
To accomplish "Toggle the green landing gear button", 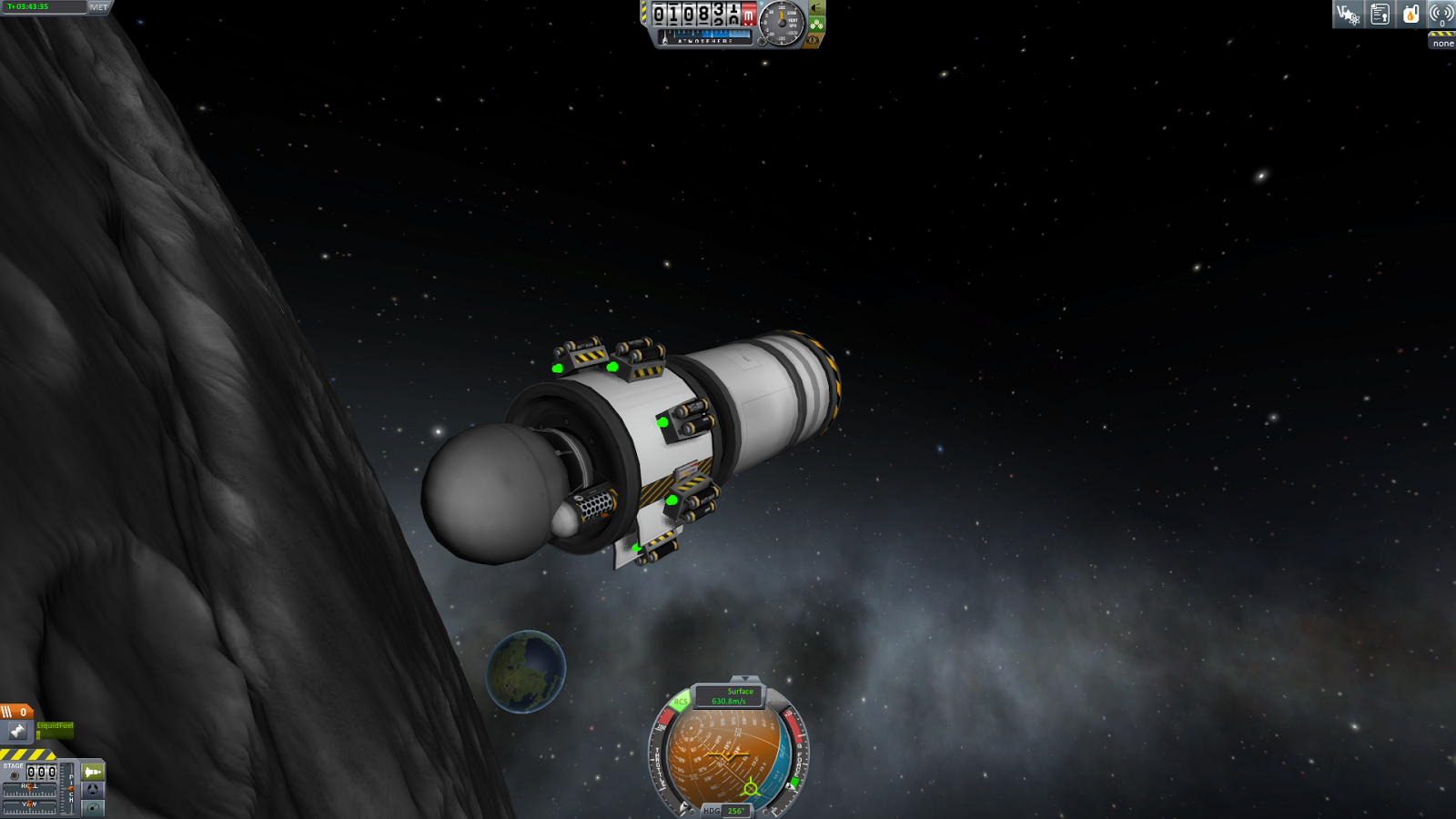I will tap(817, 25).
